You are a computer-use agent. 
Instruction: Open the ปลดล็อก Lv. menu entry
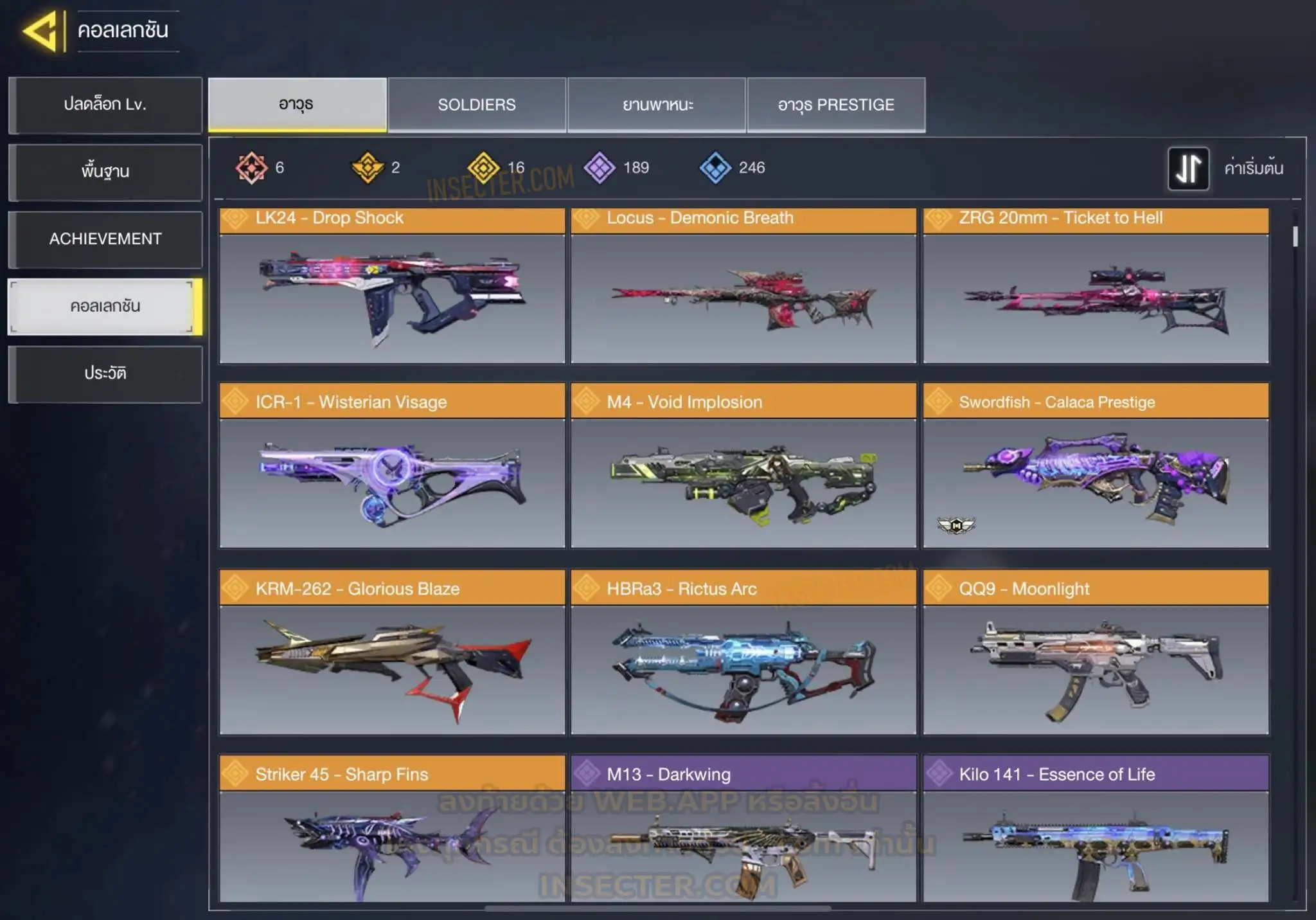click(x=105, y=105)
